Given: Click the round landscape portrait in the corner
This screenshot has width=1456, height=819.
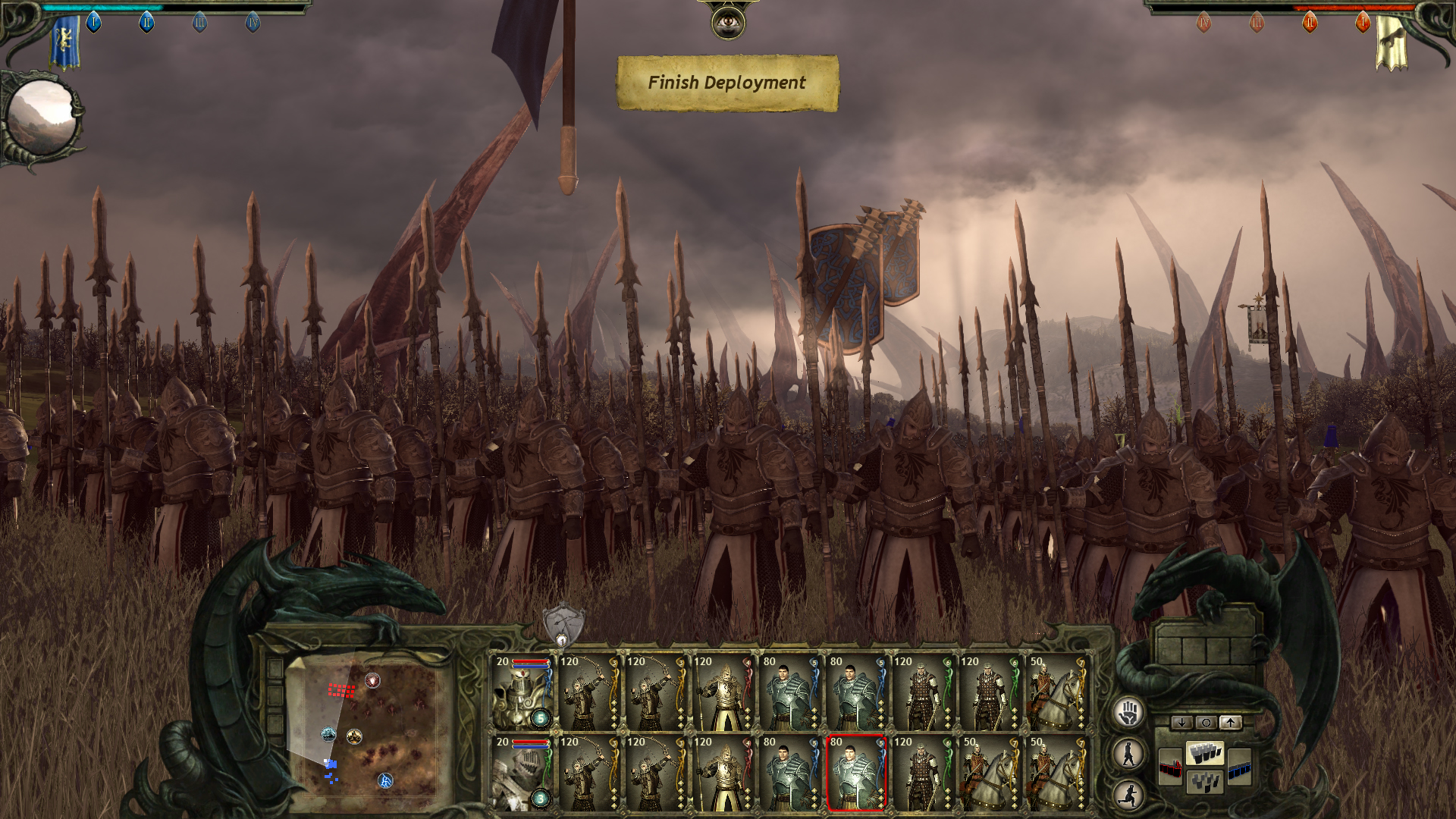Looking at the screenshot, I should [x=42, y=118].
